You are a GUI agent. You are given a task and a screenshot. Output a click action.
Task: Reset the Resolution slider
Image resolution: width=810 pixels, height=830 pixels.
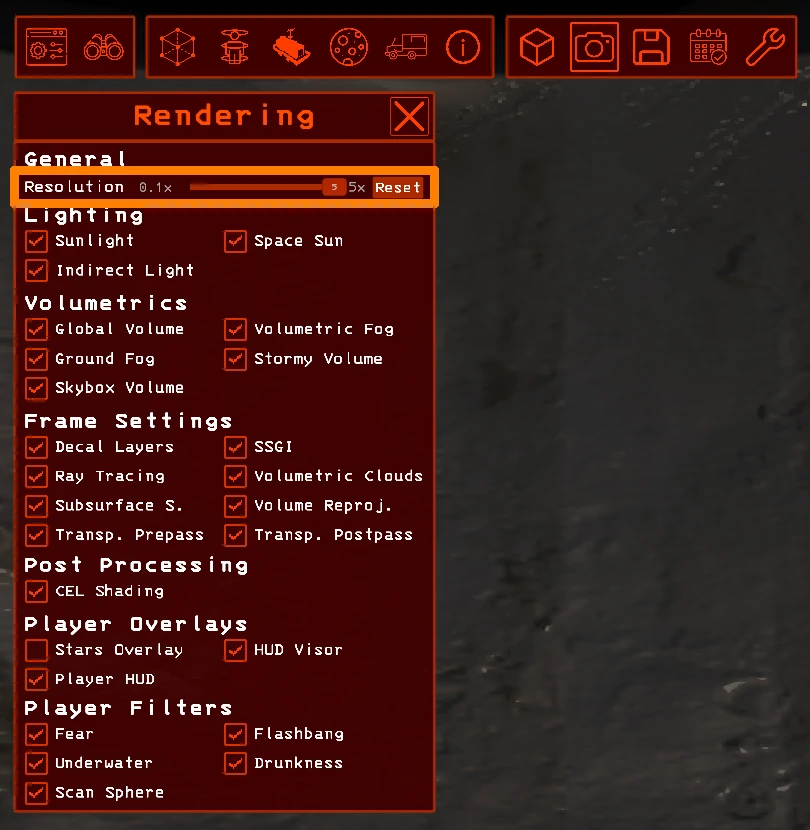(398, 187)
